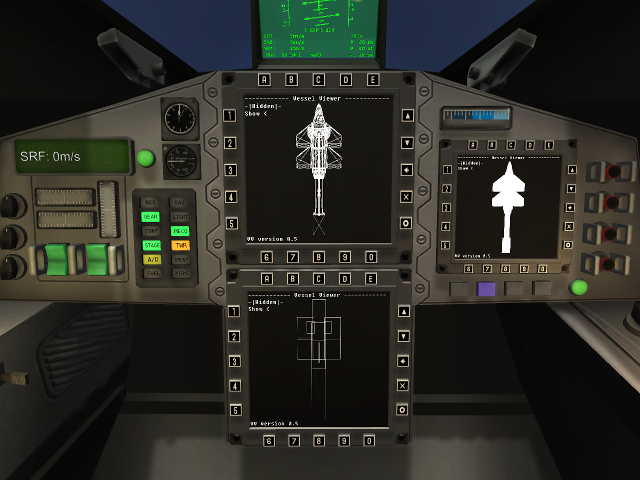Push button A above the wireframe vessel monitor

pos(264,79)
